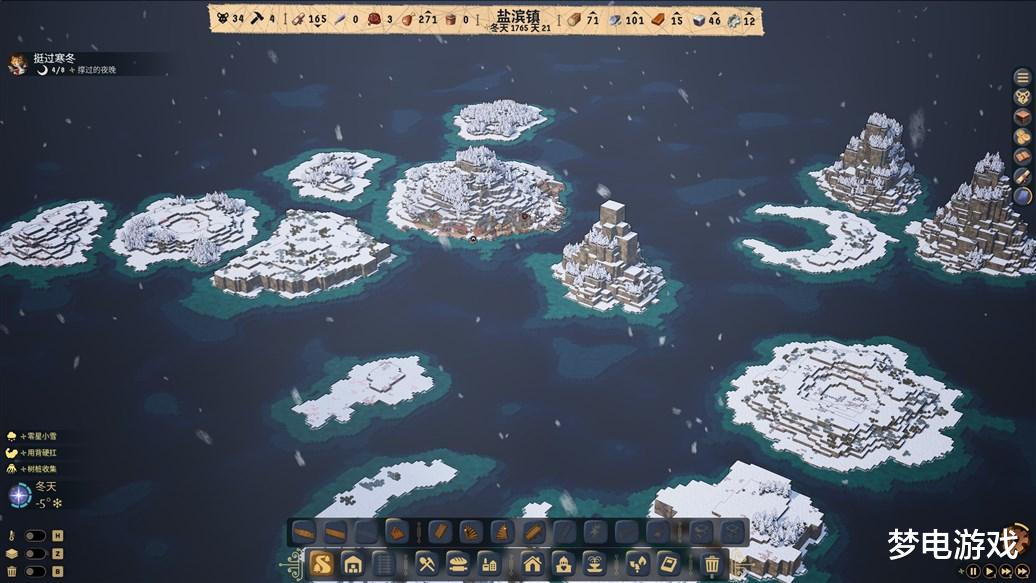This screenshot has height=583, width=1036.
Task: Toggle the terrain layers overlay switch
Action: [34, 553]
